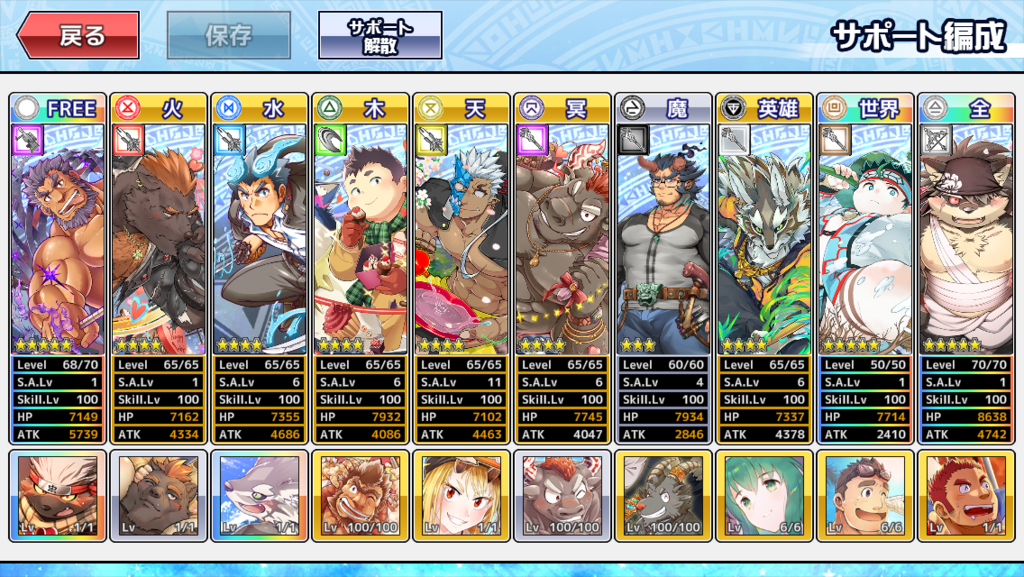Viewport: 1024px width, 577px height.
Task: Select the masked beast portrait under FREE
Action: (x=58, y=496)
